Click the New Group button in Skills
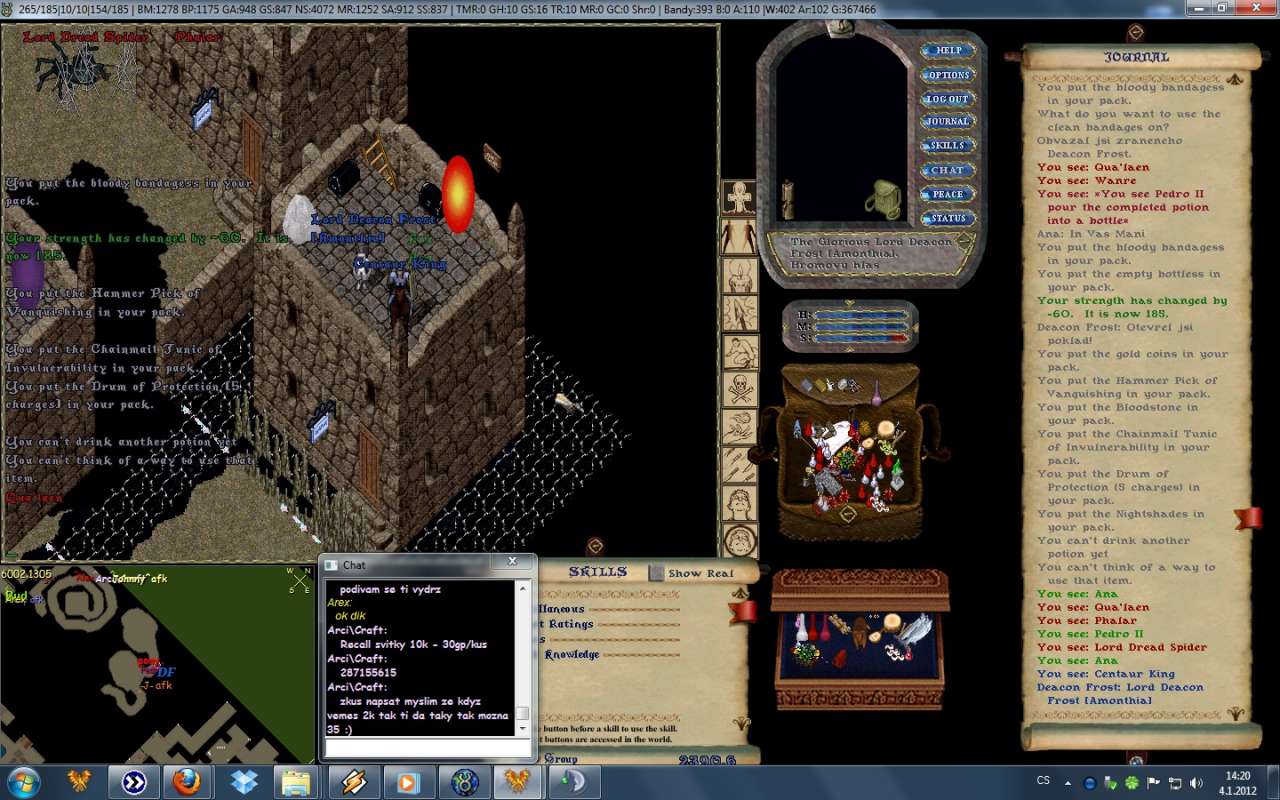This screenshot has height=800, width=1280. 560,759
